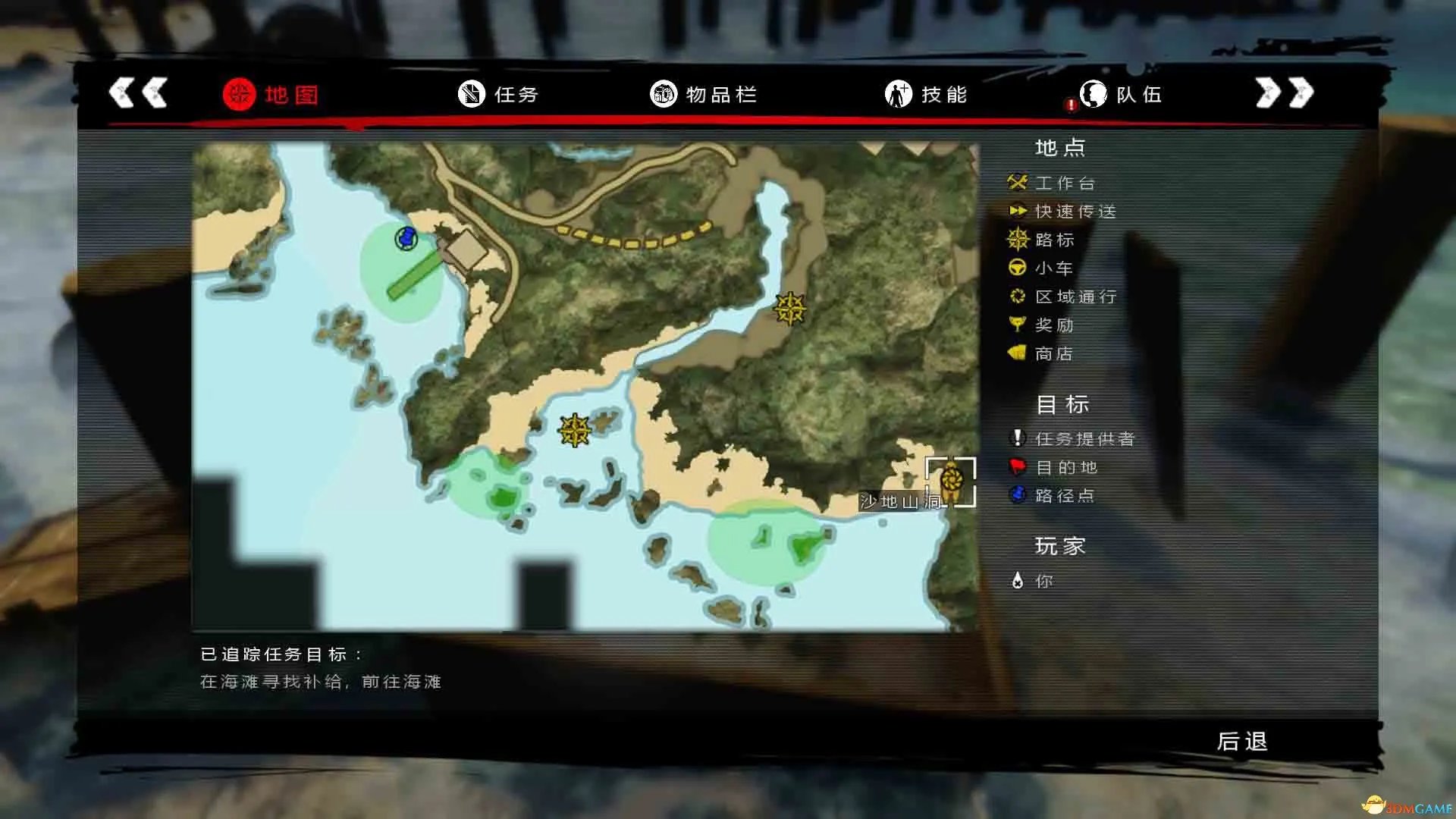Click the double-left arrows to switch tabs
This screenshot has width=1456, height=819.
138,93
